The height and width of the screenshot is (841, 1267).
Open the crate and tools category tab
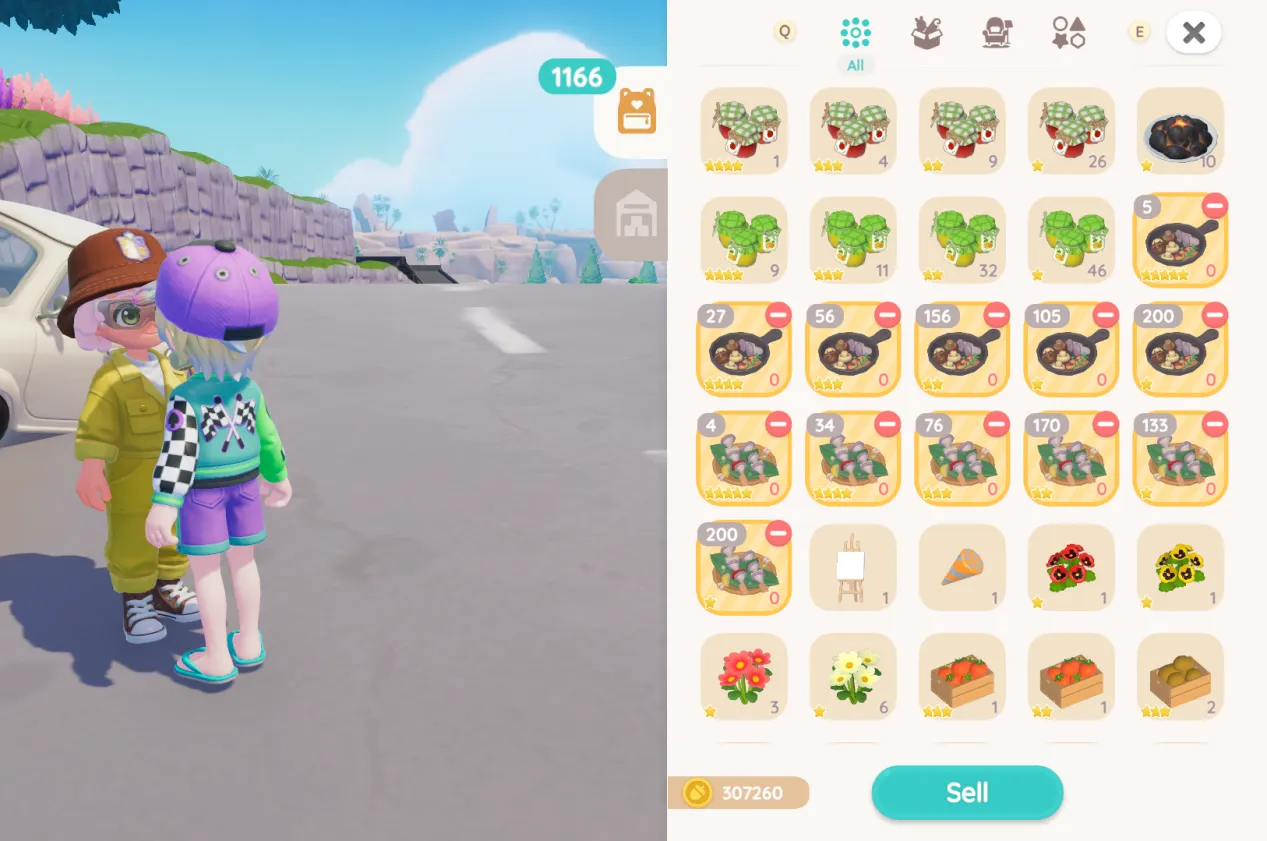927,33
